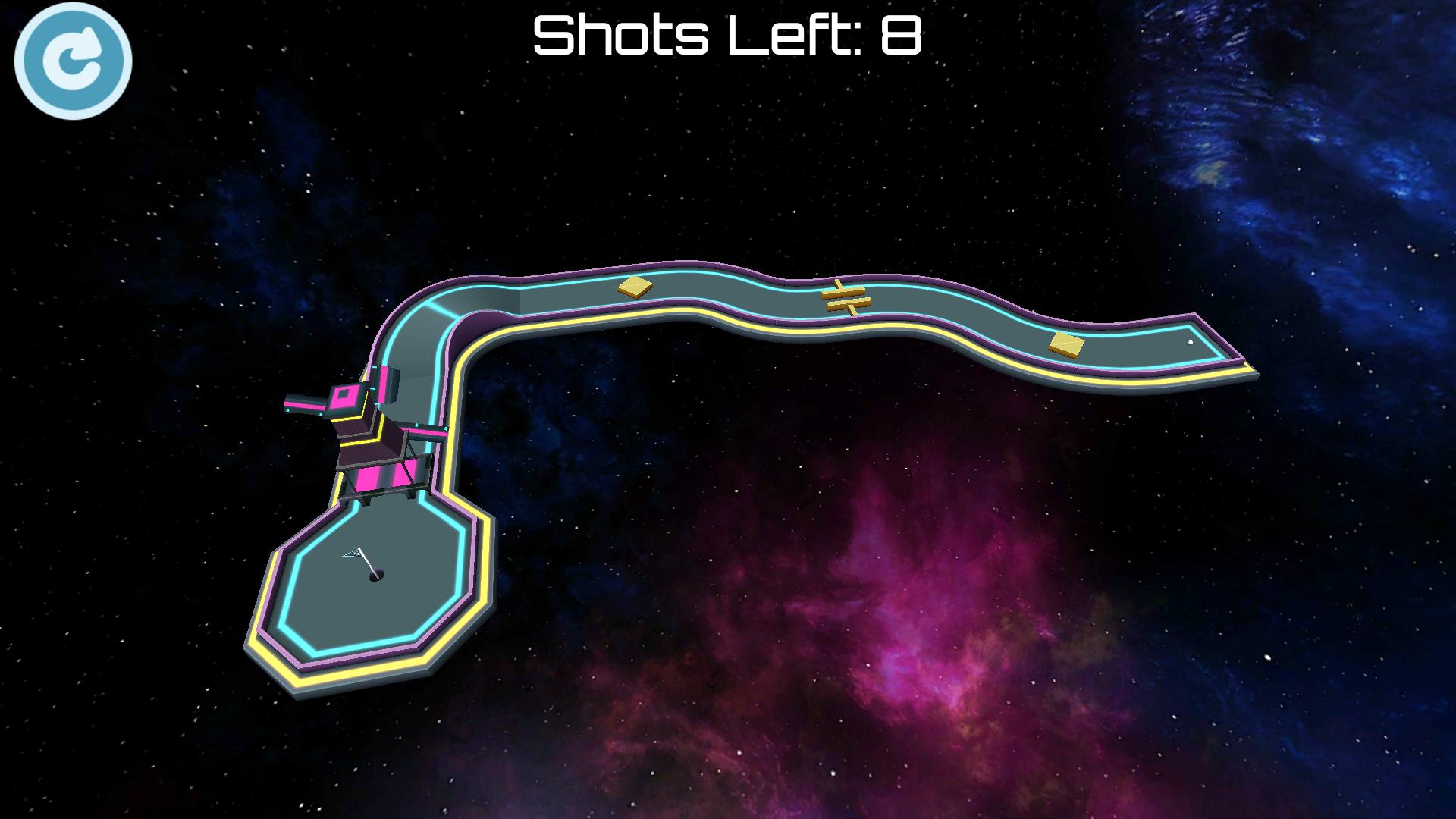
Task: Click the first gold diamond obstacle
Action: (635, 287)
